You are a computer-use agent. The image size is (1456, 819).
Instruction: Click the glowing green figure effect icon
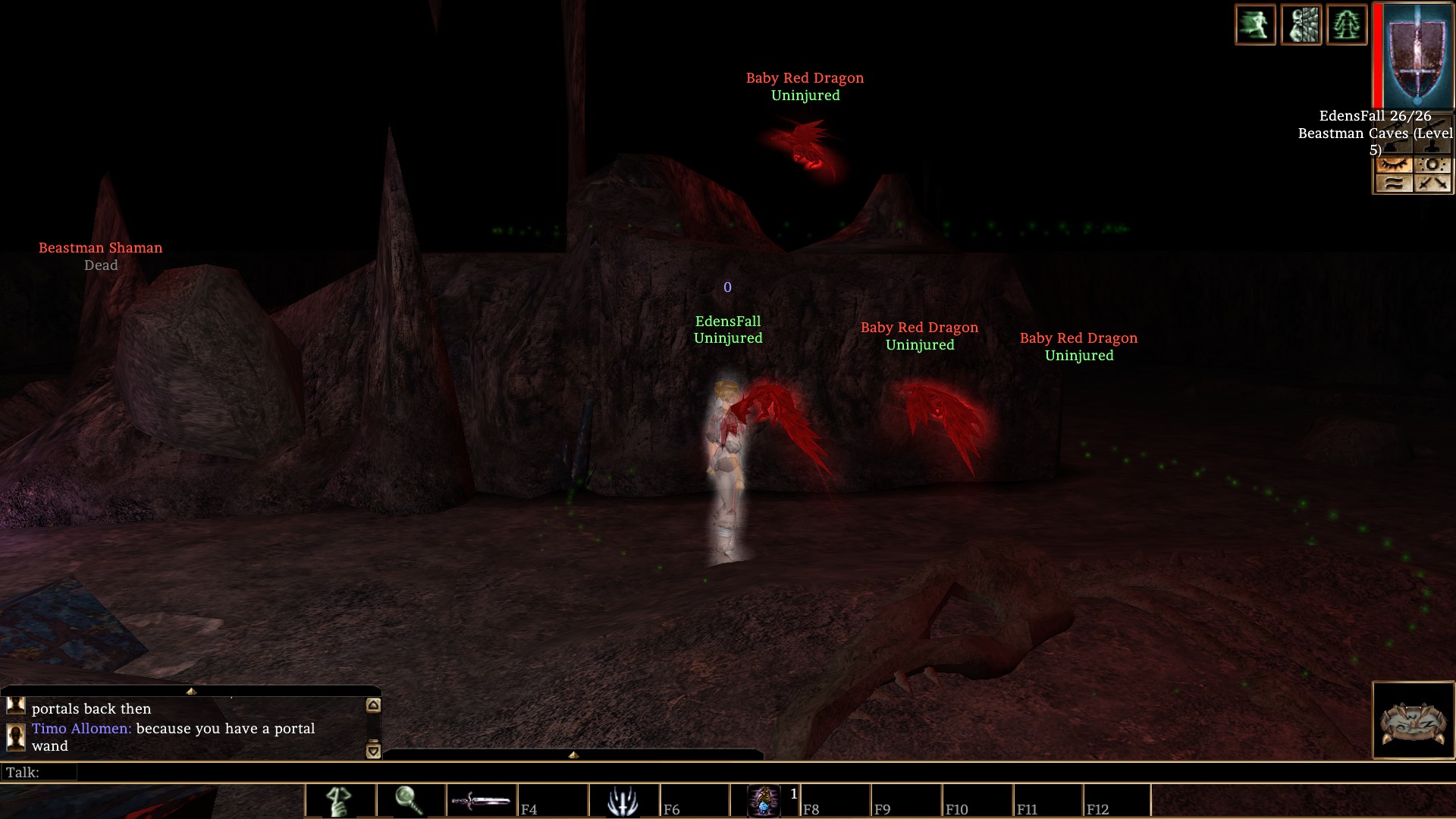[1347, 25]
